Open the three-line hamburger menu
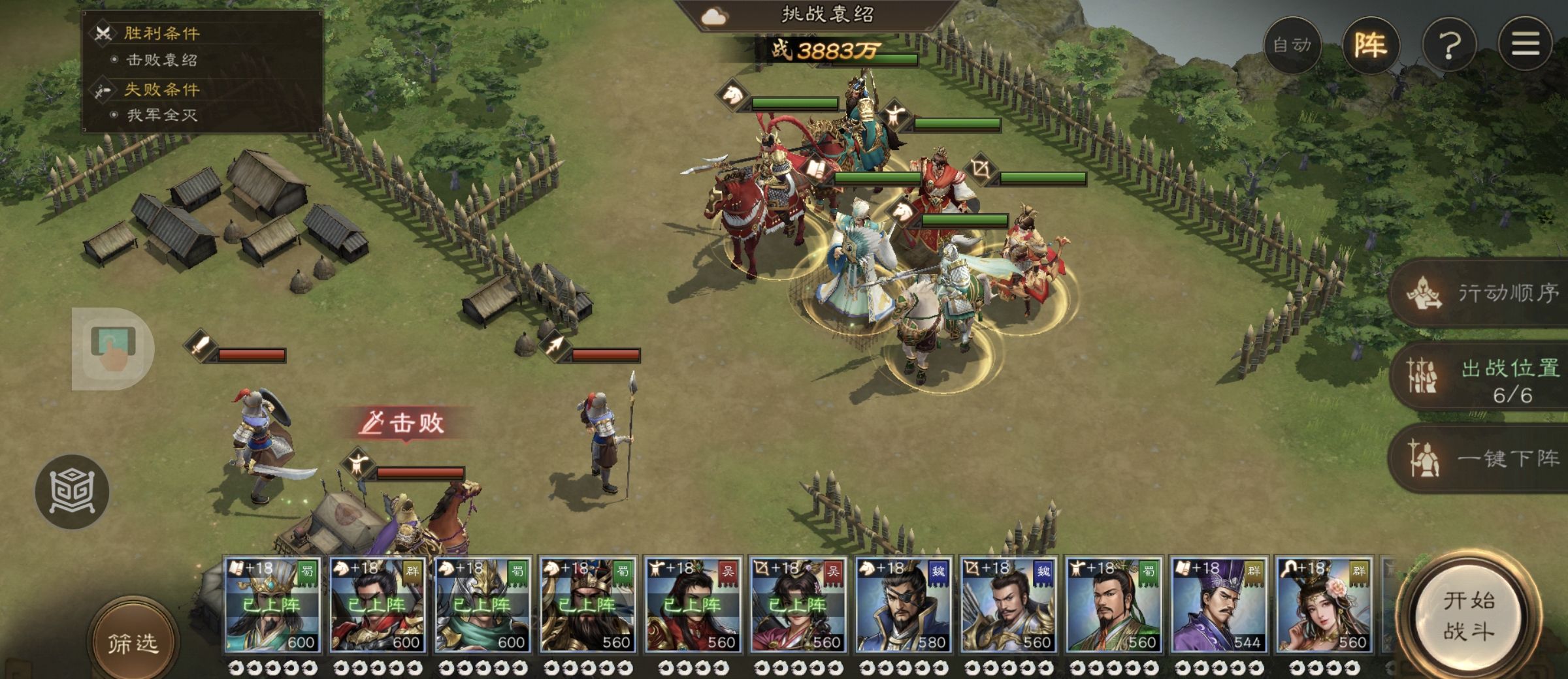The width and height of the screenshot is (1568, 679). (x=1525, y=44)
